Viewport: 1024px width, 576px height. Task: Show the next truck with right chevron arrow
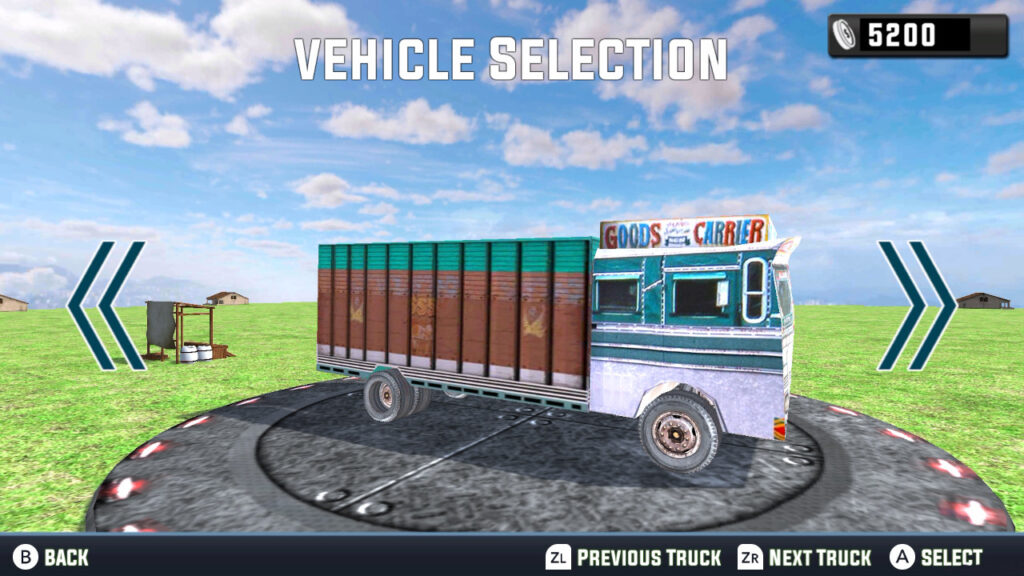916,305
